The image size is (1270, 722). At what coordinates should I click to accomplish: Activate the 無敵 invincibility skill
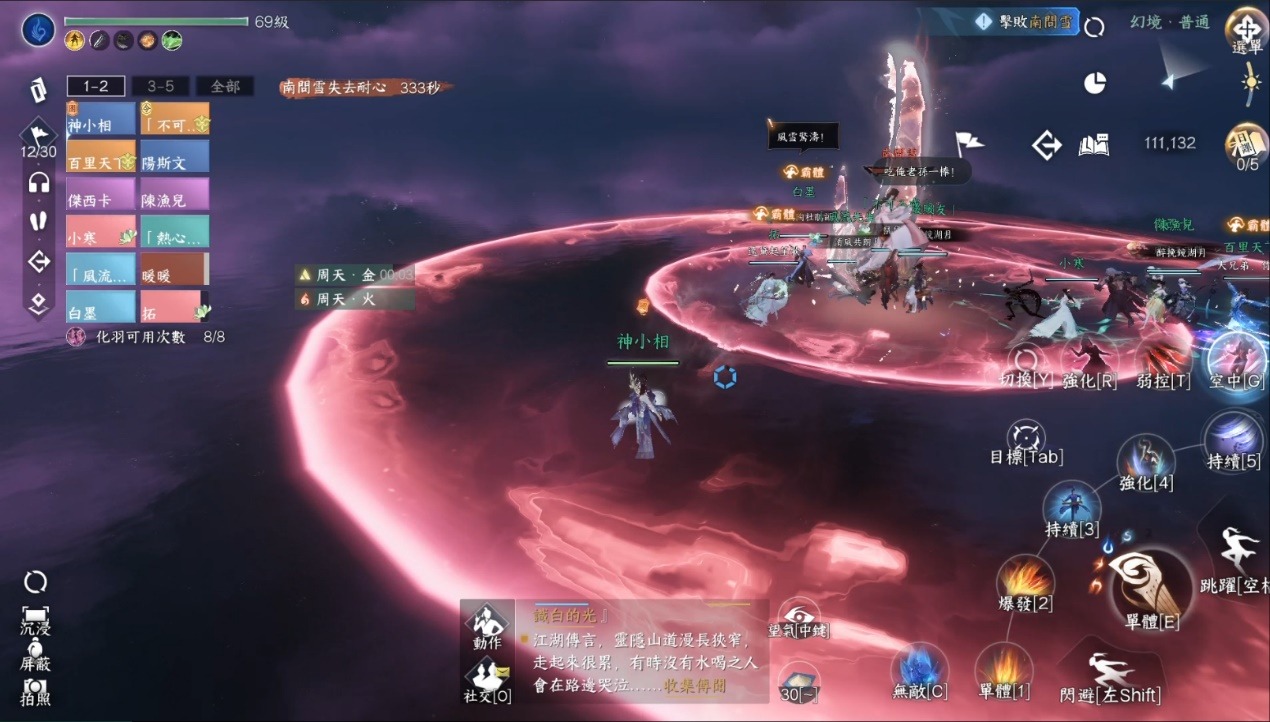pyautogui.click(x=919, y=669)
